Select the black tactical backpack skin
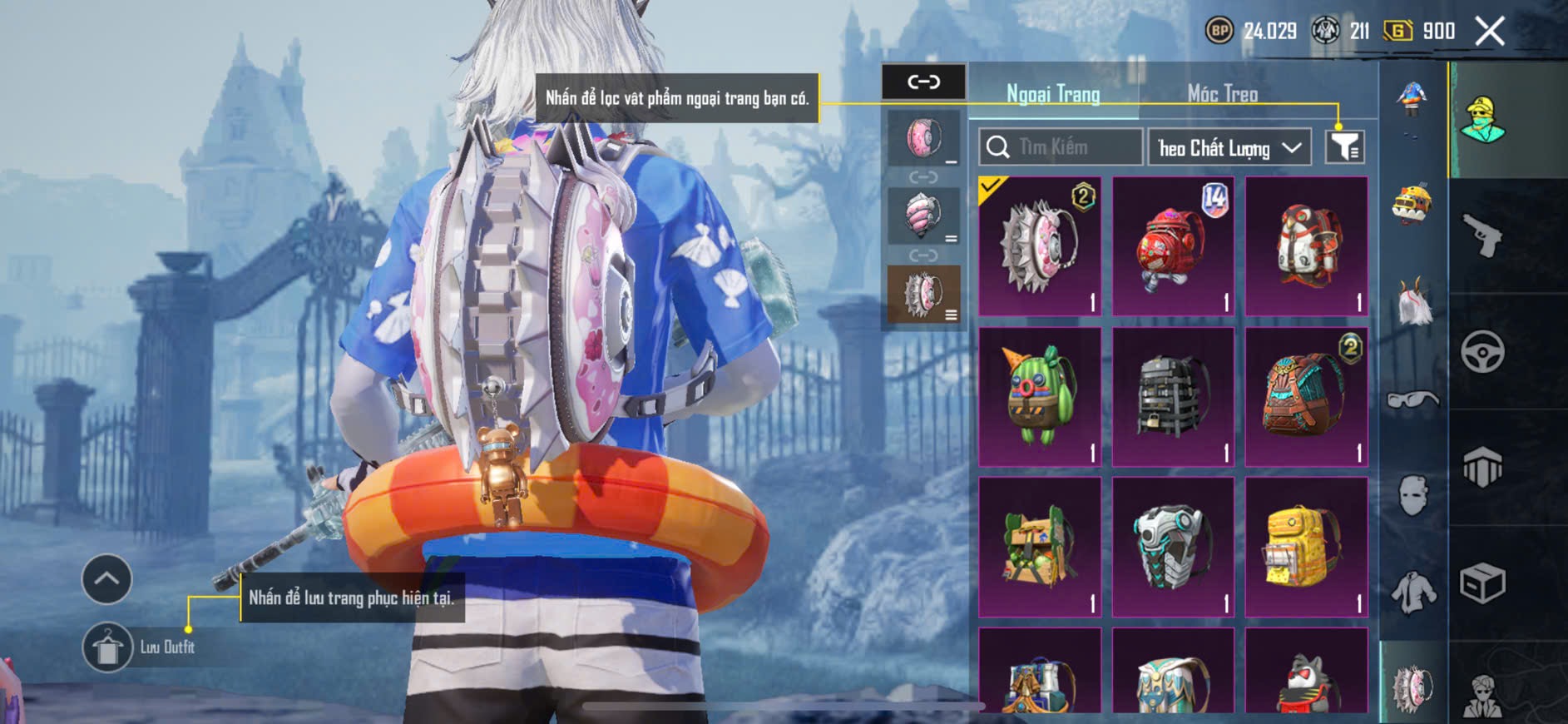The height and width of the screenshot is (724, 1568). coord(1173,396)
